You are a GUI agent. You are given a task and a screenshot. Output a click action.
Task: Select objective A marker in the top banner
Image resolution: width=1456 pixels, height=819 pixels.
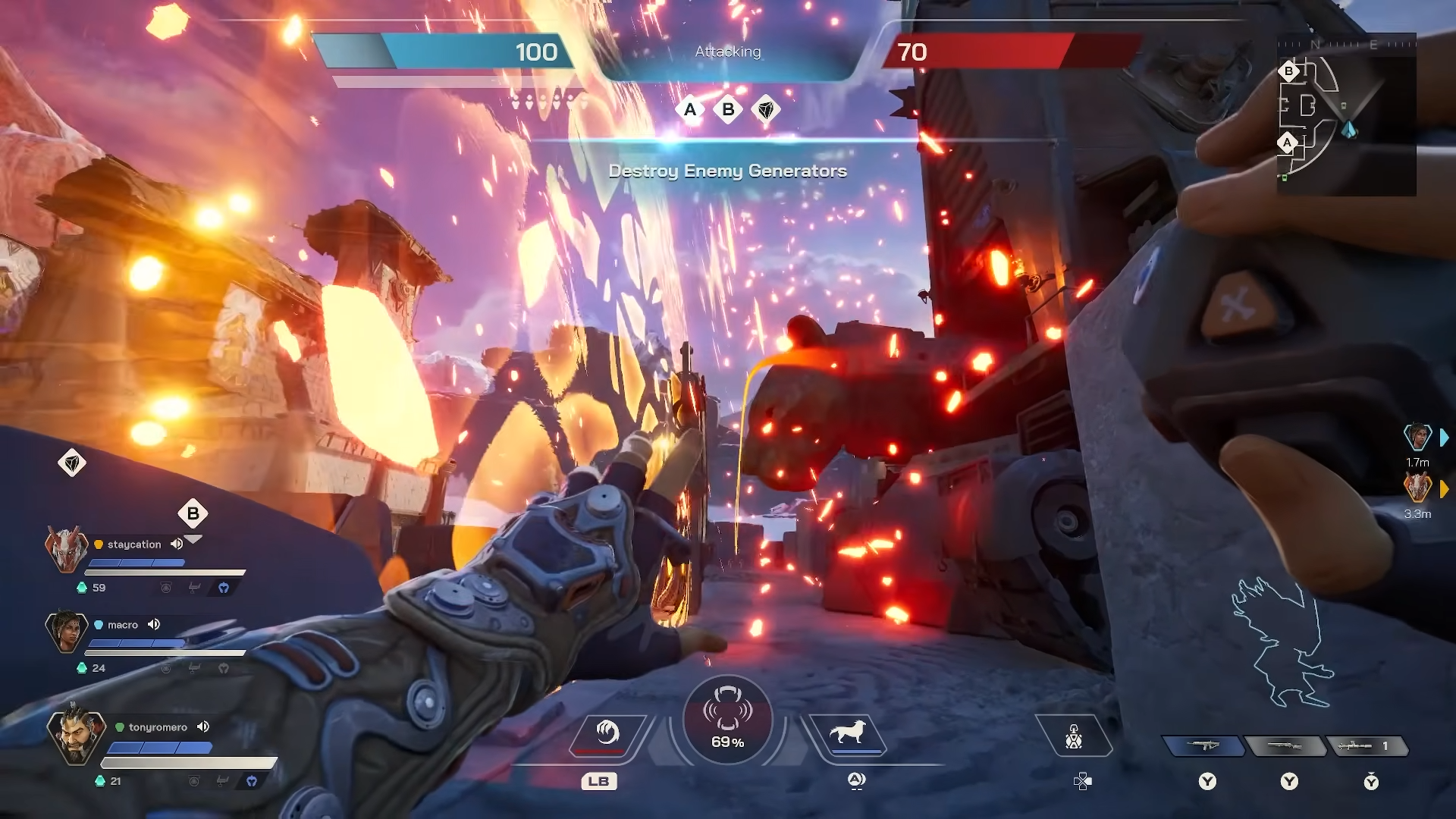690,110
